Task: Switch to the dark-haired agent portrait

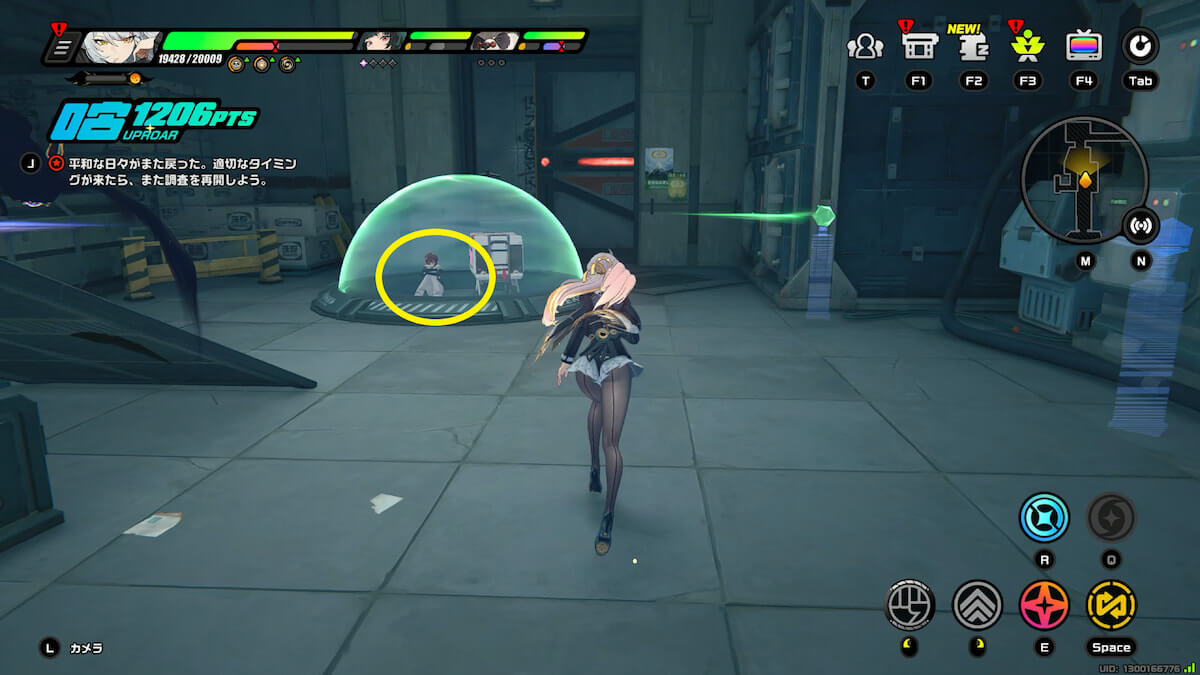Action: point(381,42)
